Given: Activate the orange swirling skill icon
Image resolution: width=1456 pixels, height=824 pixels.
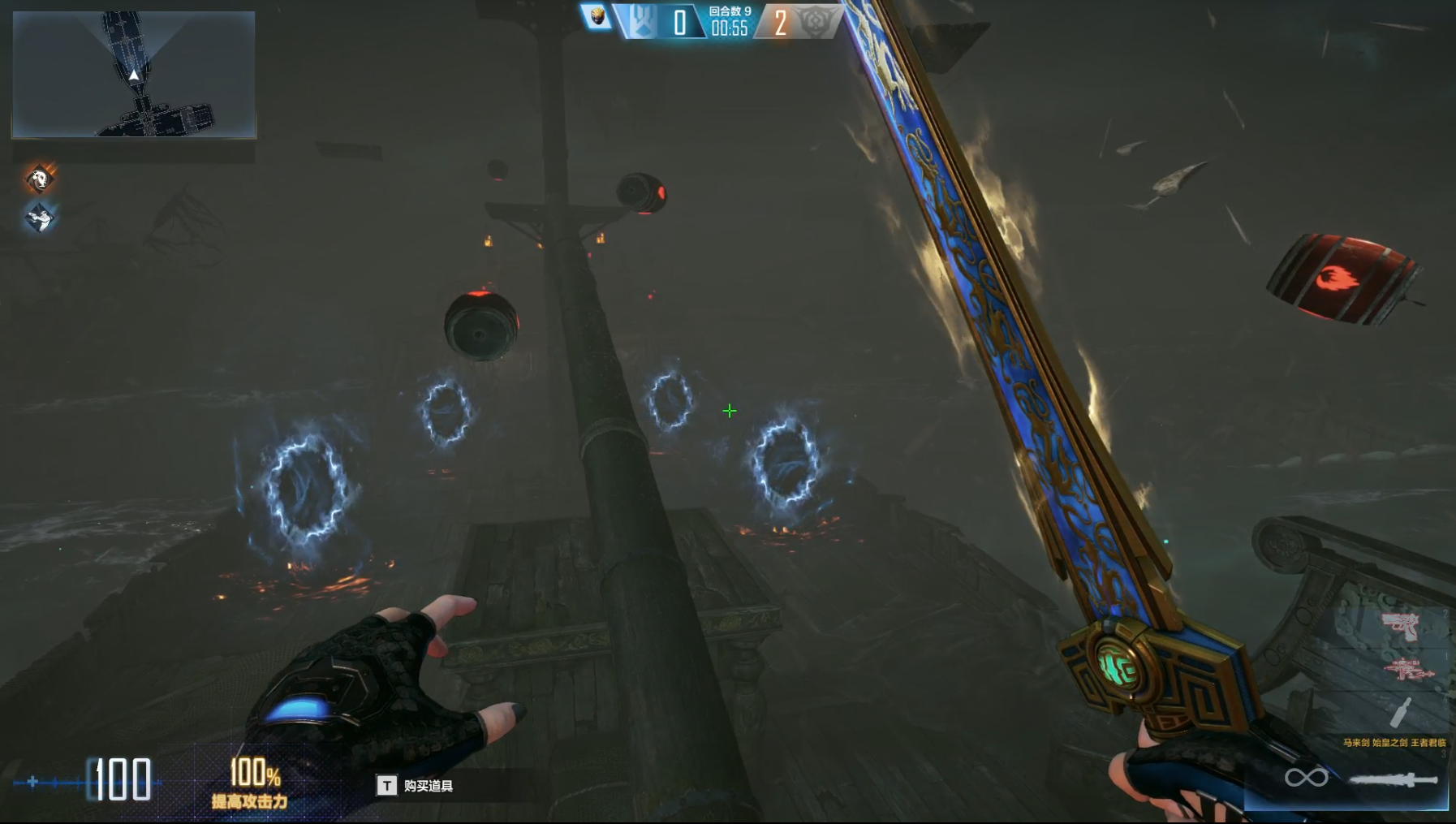Looking at the screenshot, I should 39,179.
